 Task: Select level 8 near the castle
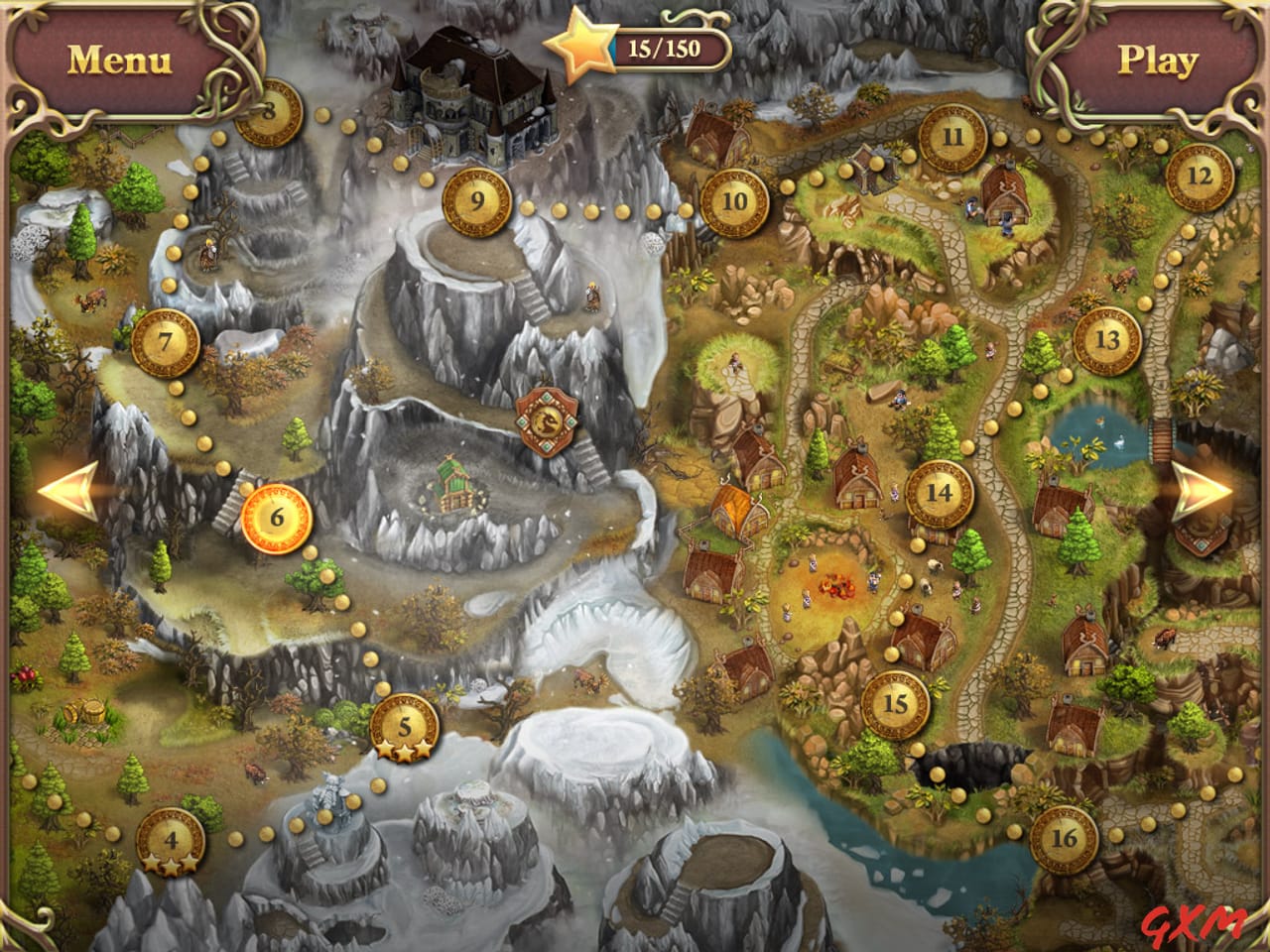point(266,112)
